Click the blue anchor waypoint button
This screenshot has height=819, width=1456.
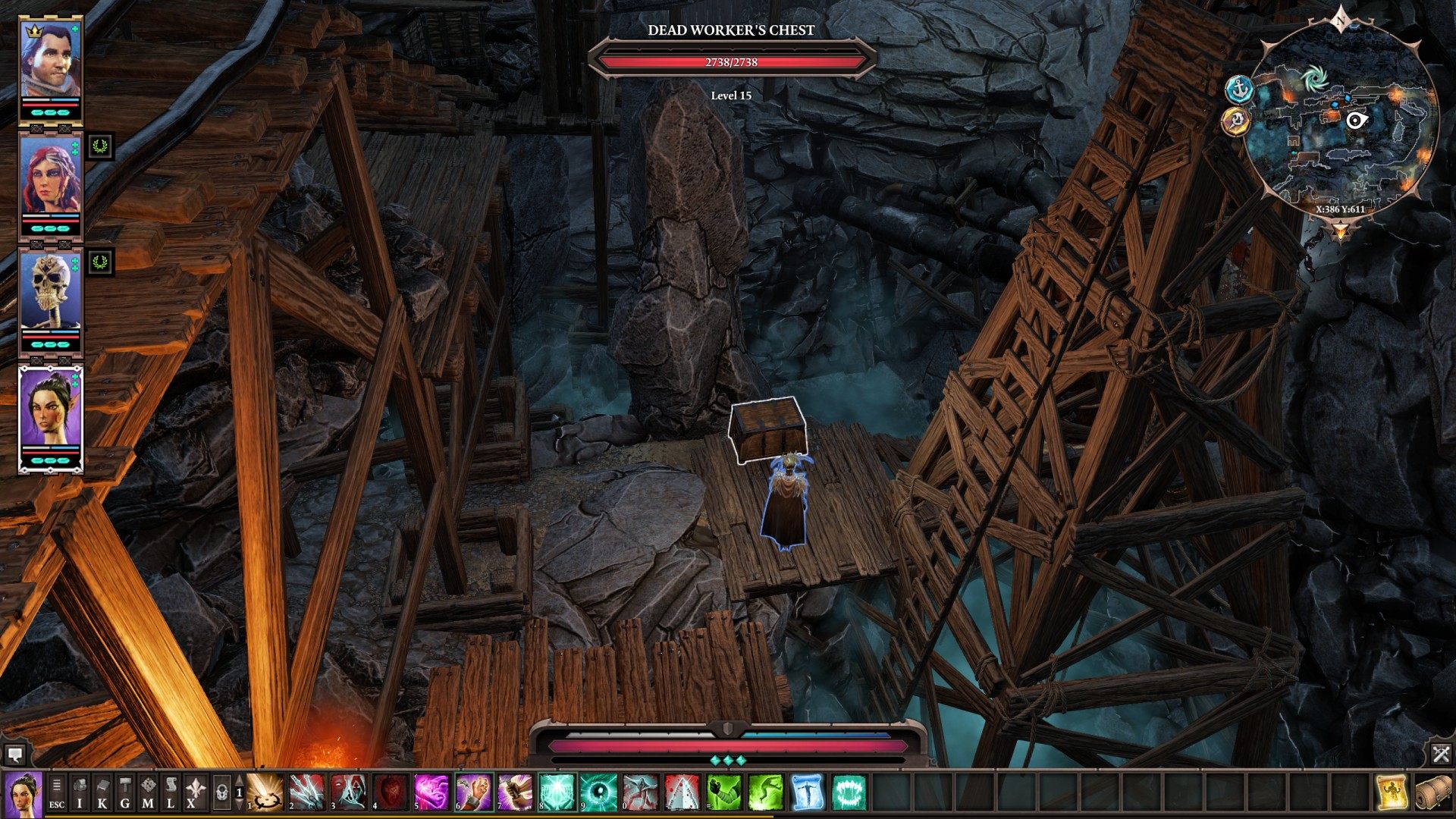coord(1238,89)
